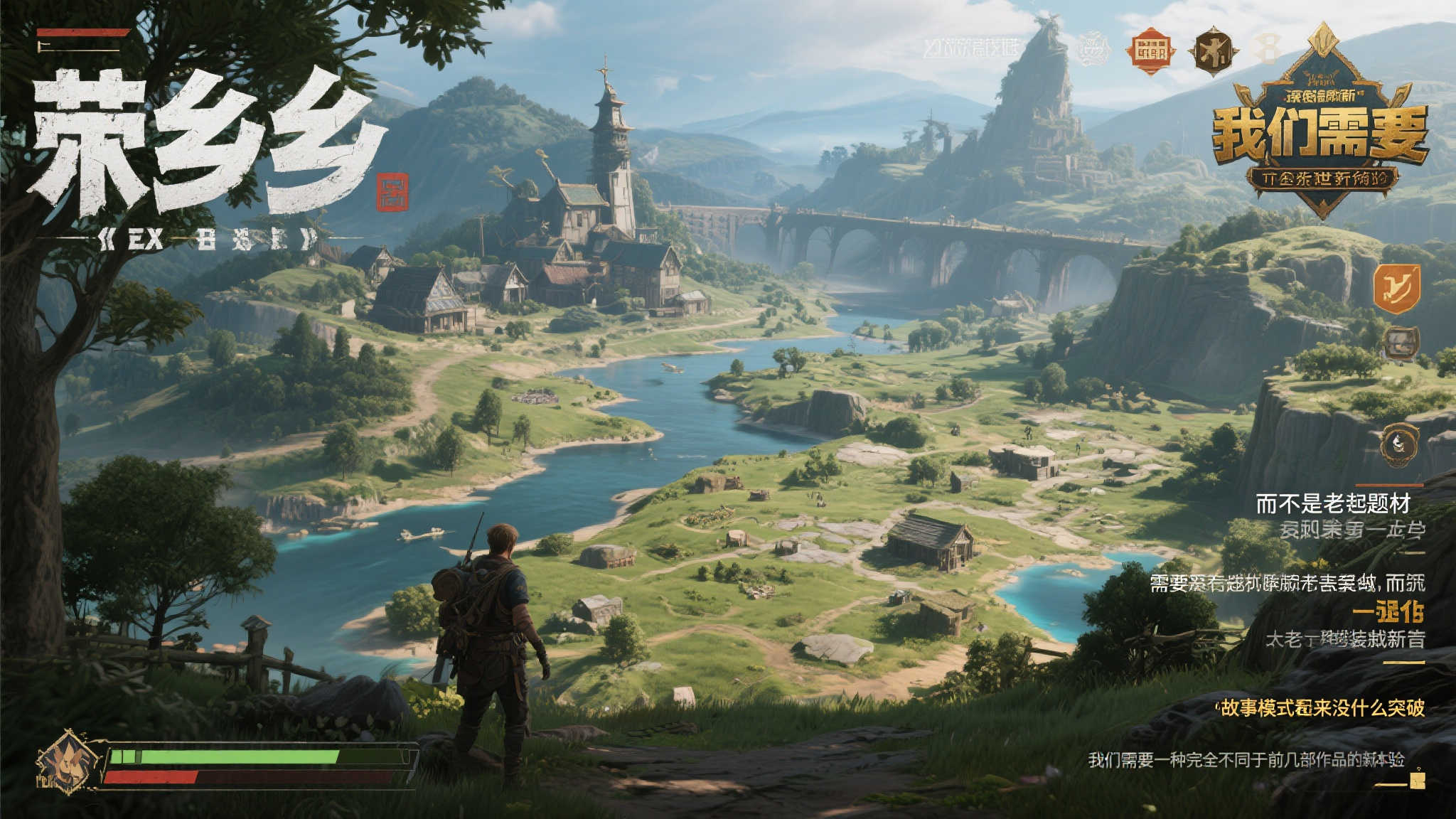Screen dimensions: 1456x819
Task: Click the orange hexagonal badge icon
Action: point(1150,51)
